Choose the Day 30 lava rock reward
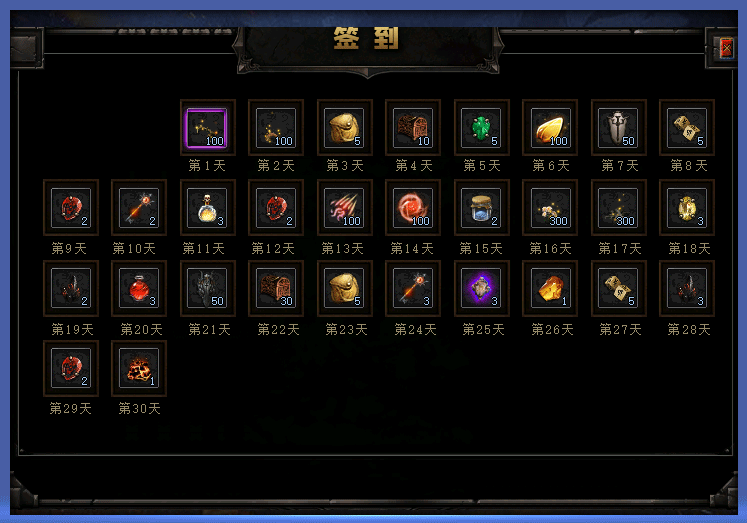The width and height of the screenshot is (747, 523). (139, 368)
